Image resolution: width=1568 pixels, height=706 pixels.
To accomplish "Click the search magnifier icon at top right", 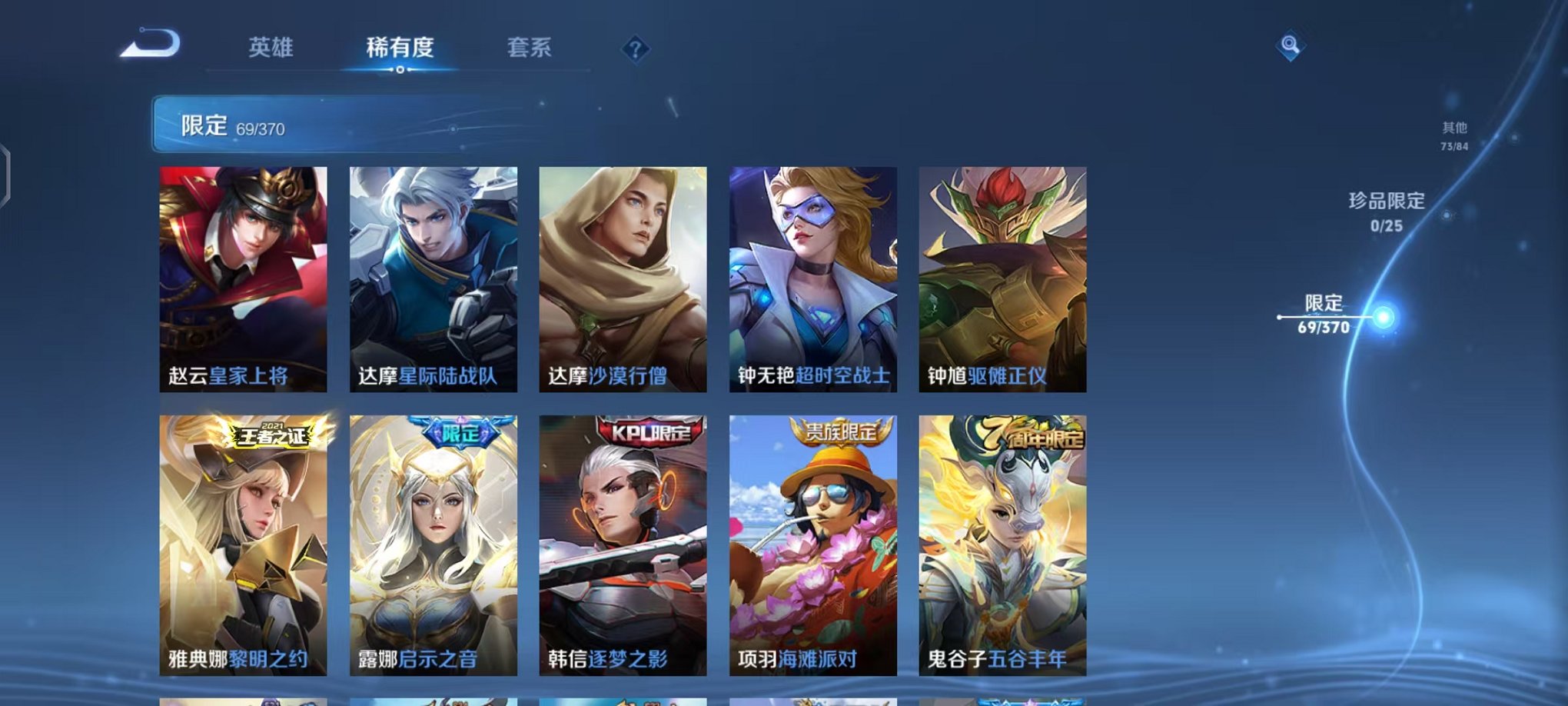I will click(x=1291, y=46).
